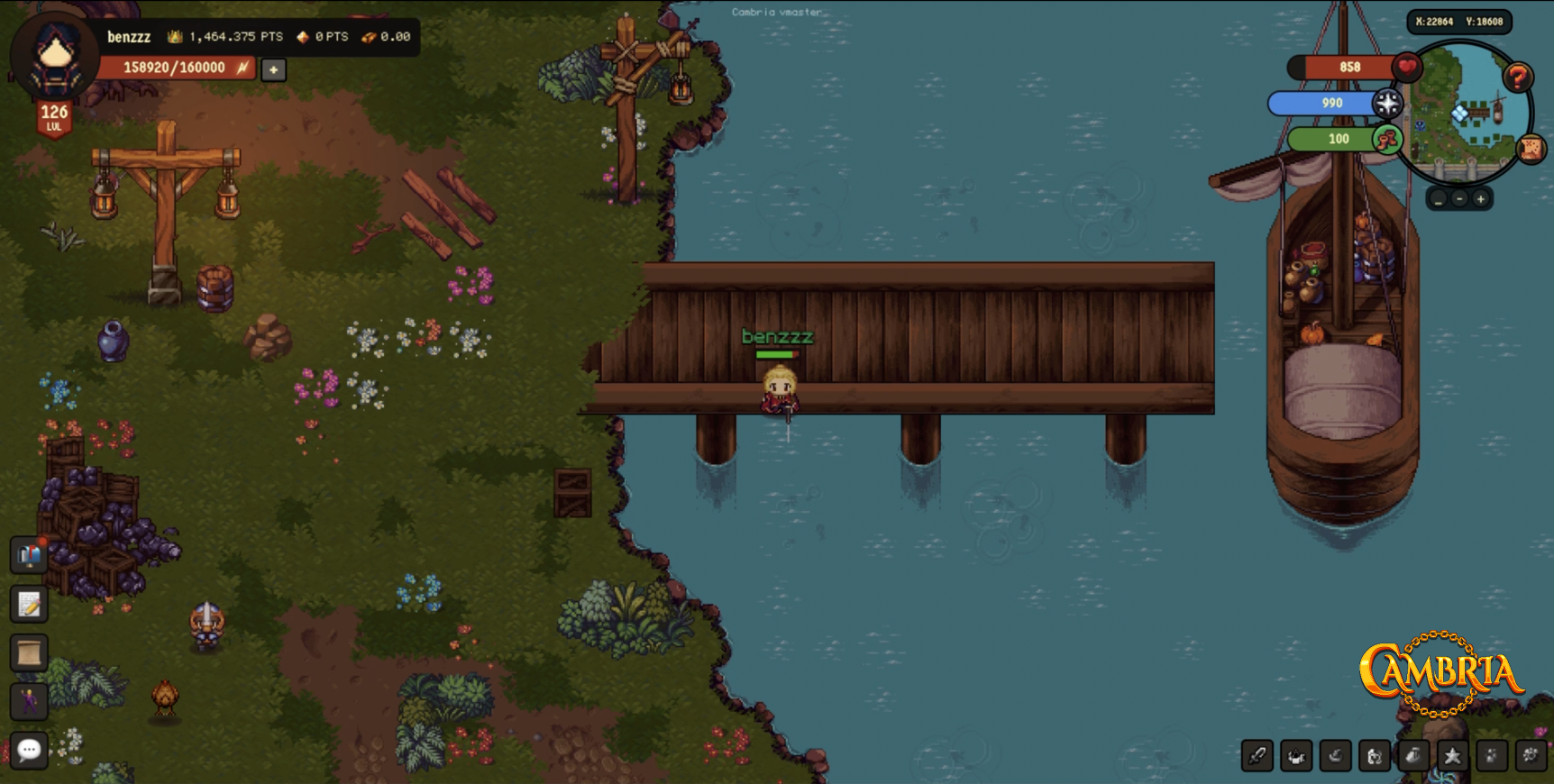Open the world map treasure-map icon
This screenshot has height=784, width=1554.
1531,148
